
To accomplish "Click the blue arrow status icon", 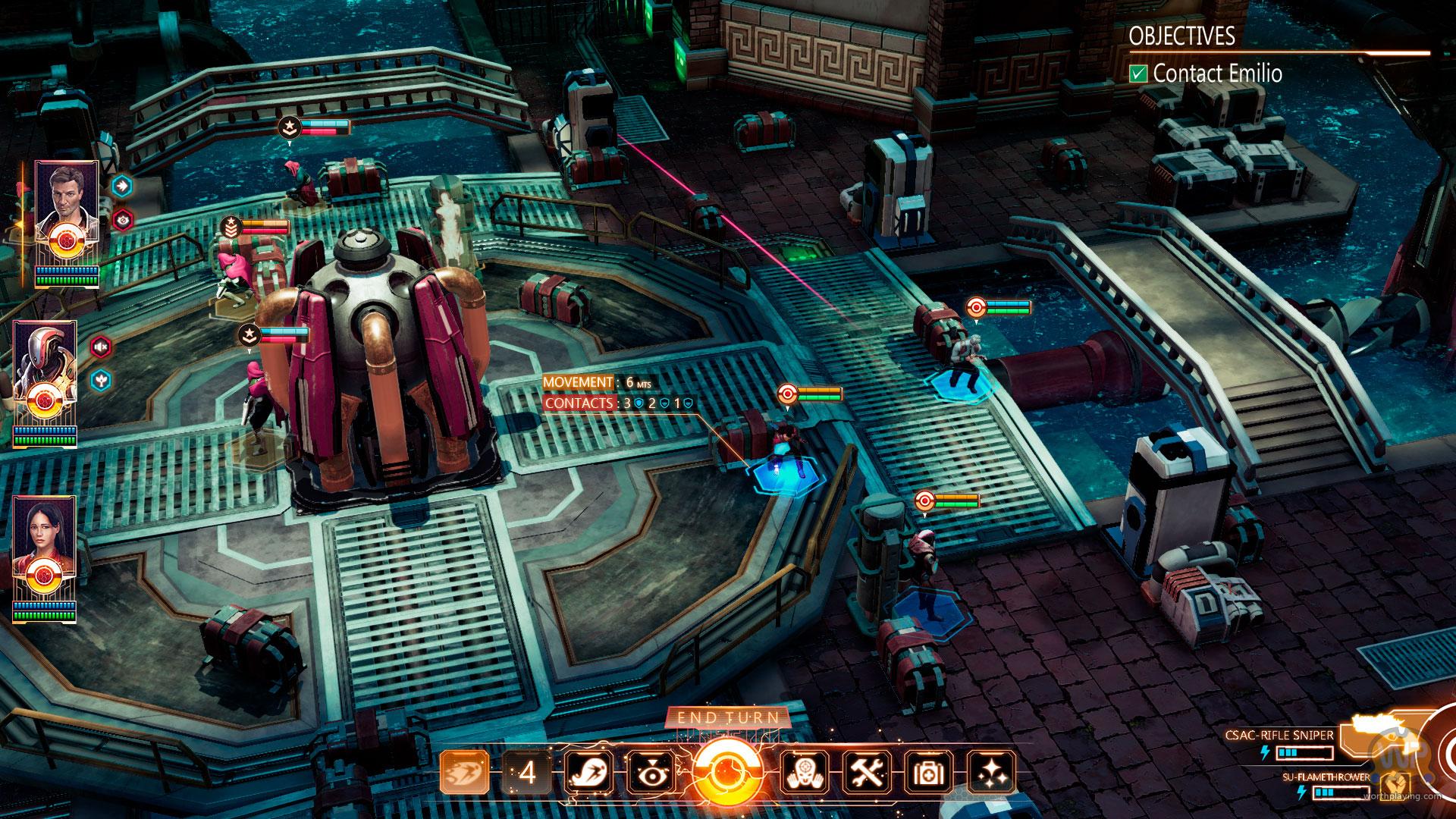I will [121, 185].
